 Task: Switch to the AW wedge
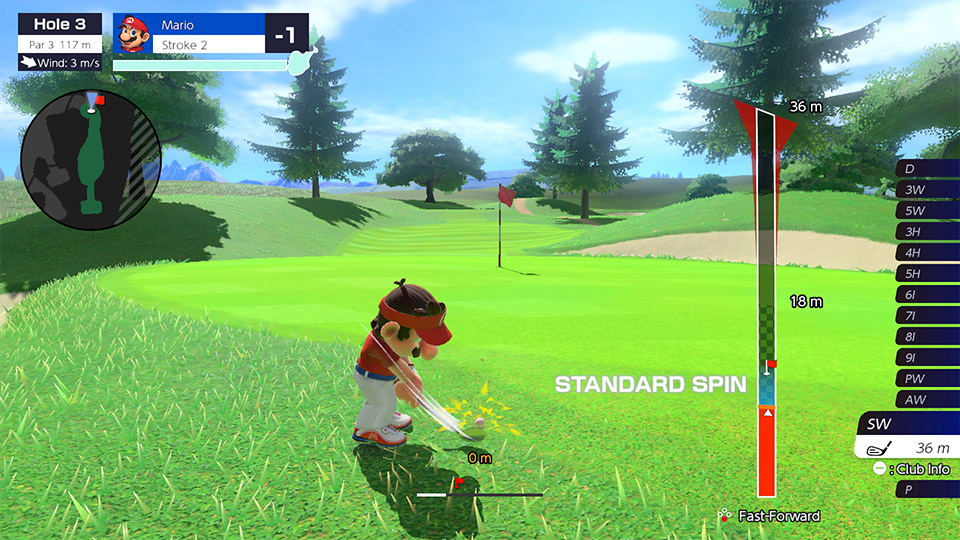coord(927,399)
